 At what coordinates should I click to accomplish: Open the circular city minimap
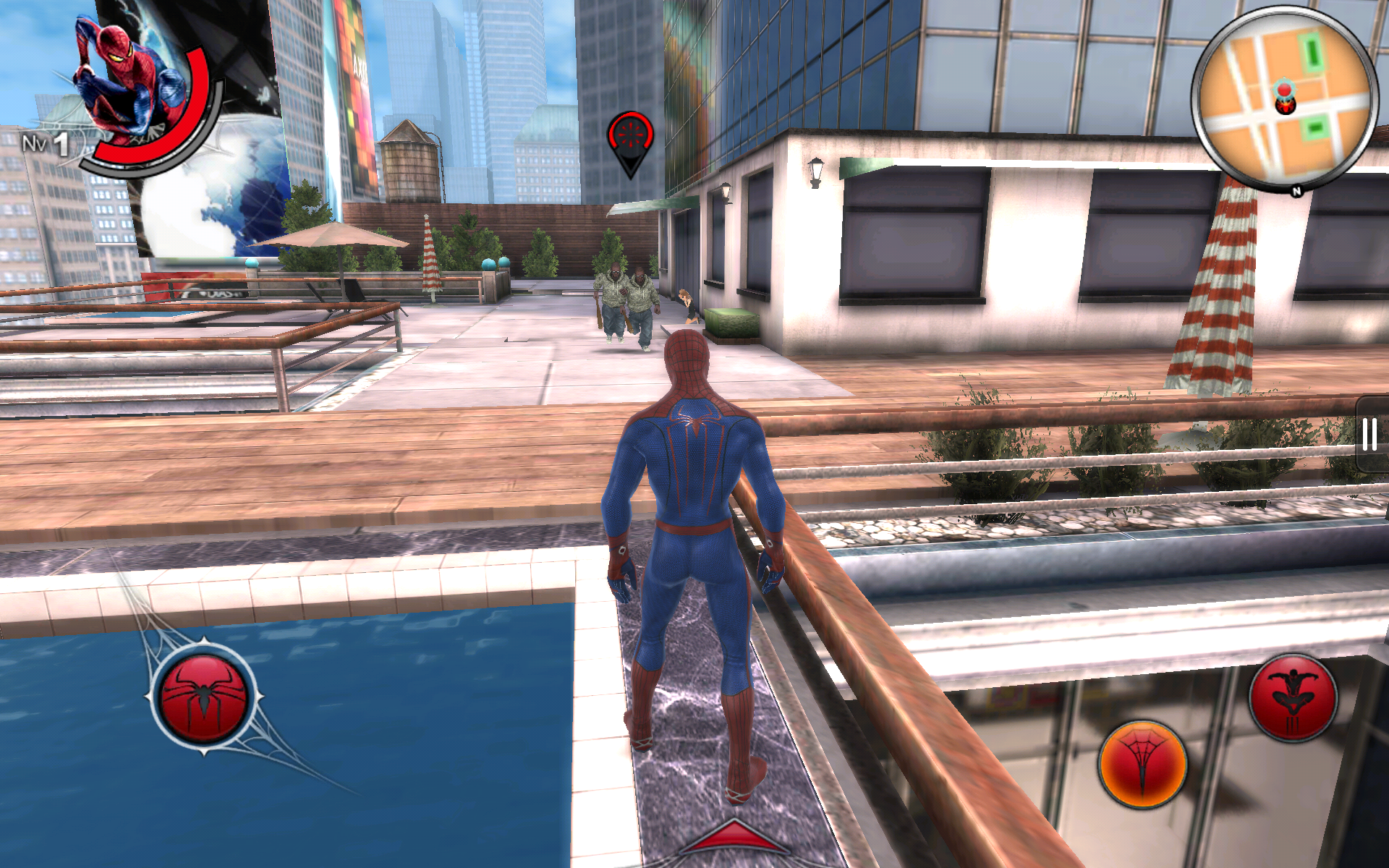point(1284,99)
